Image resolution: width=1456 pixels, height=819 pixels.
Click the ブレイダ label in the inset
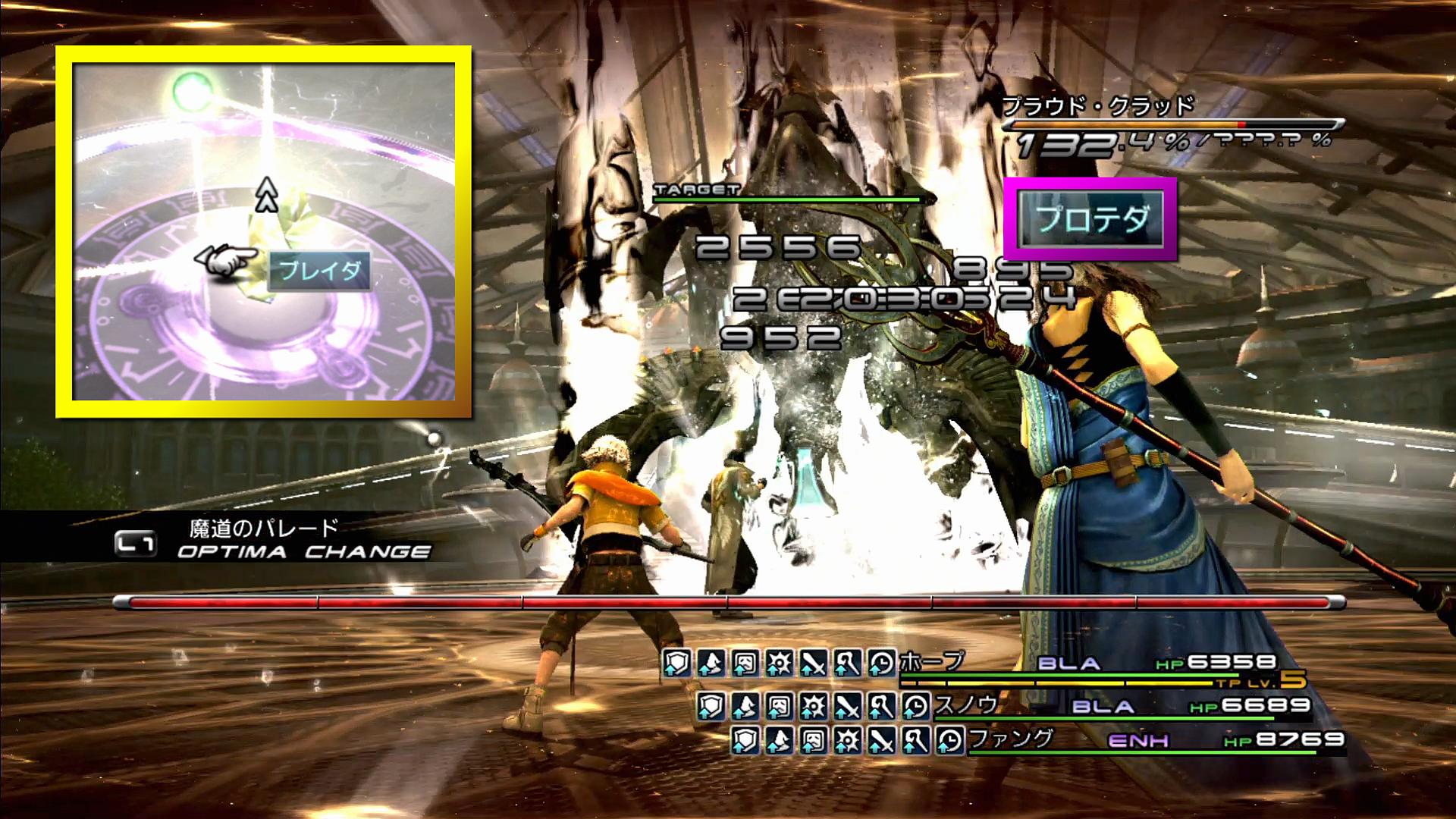click(x=319, y=271)
